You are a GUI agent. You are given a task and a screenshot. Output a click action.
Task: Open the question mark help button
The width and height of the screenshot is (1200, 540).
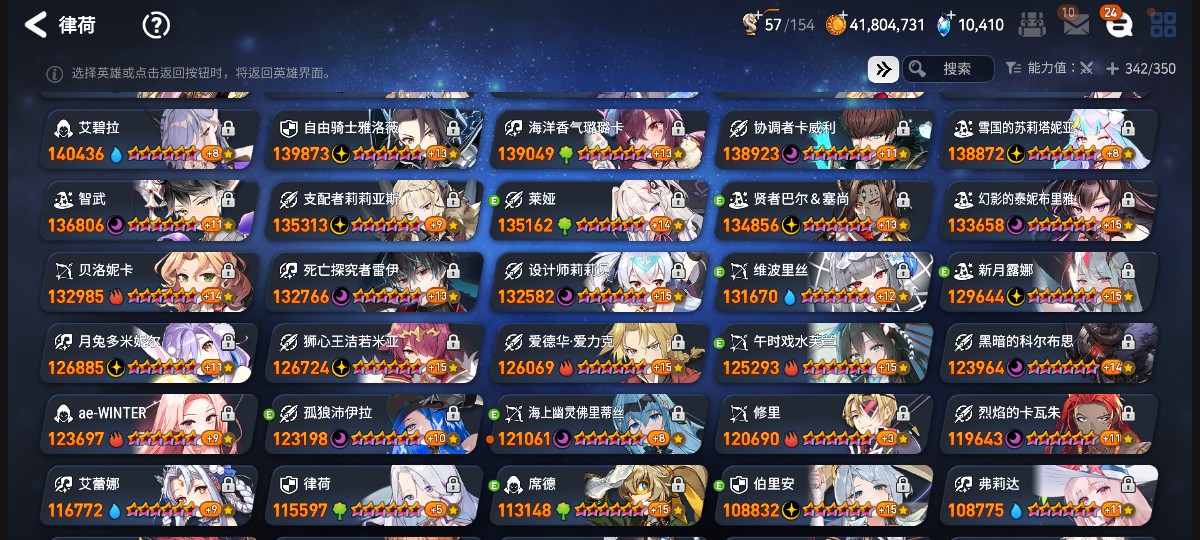pyautogui.click(x=156, y=25)
